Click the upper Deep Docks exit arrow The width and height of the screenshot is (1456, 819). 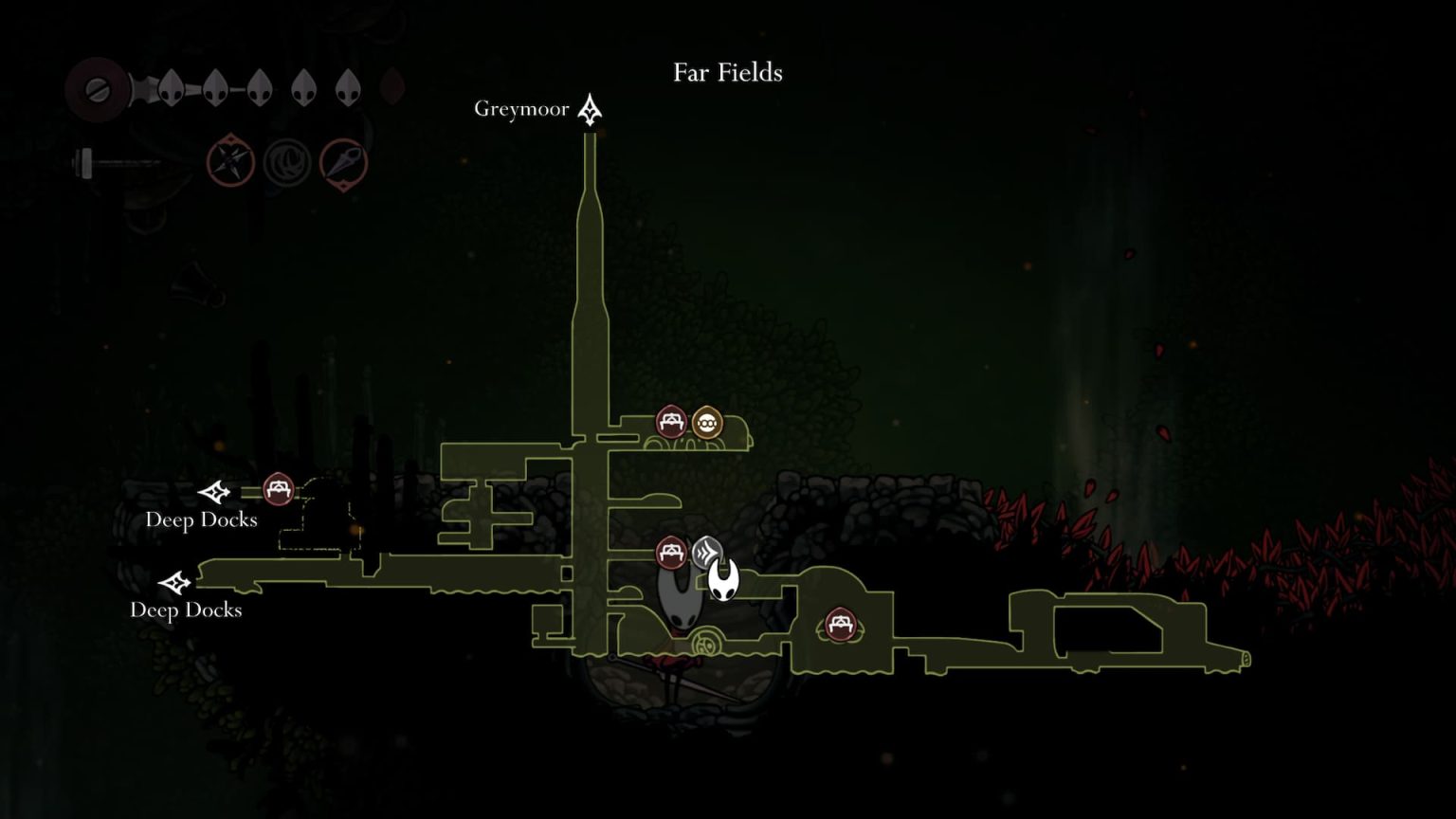[214, 492]
